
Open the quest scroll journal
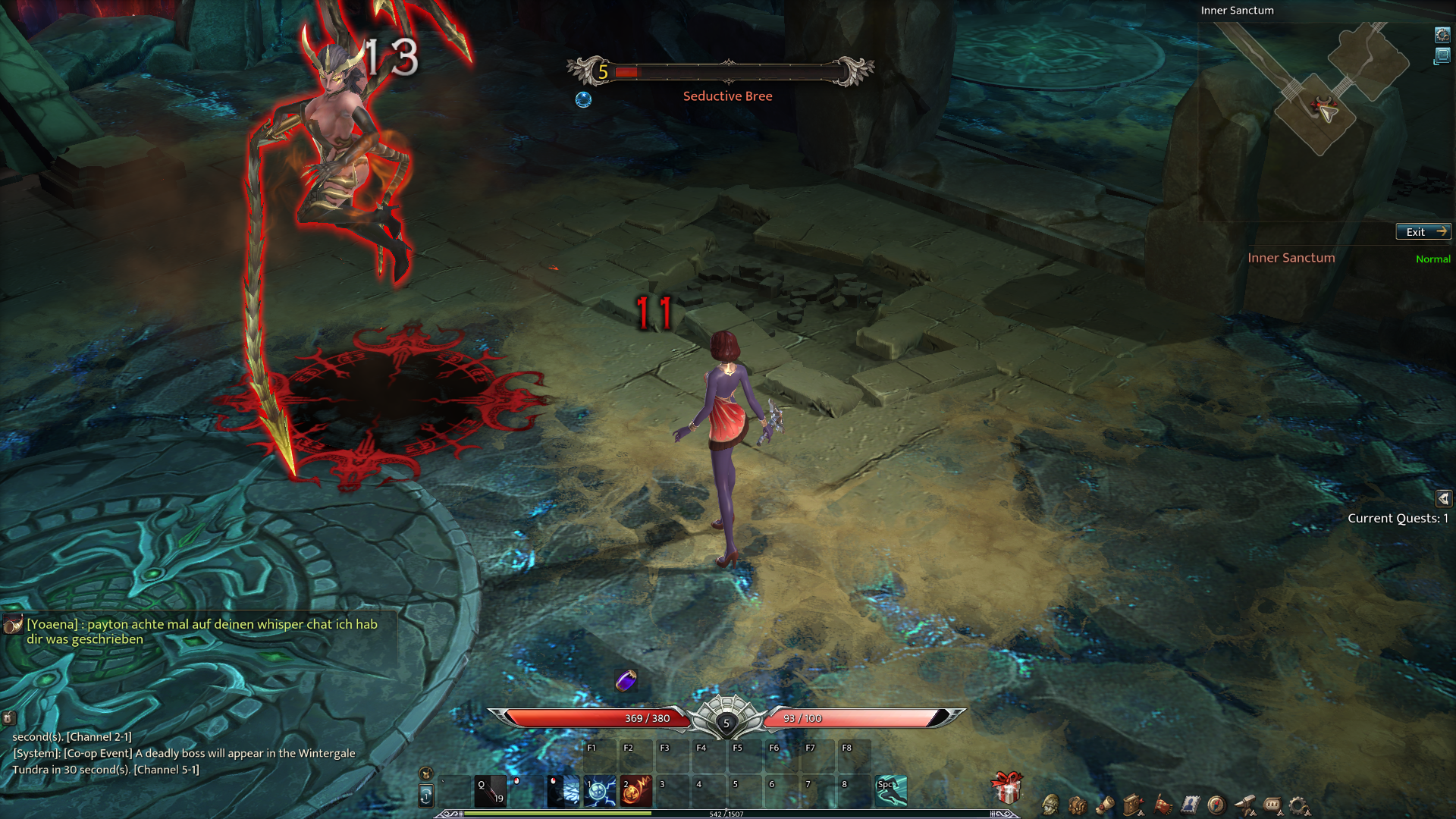pos(1105,805)
